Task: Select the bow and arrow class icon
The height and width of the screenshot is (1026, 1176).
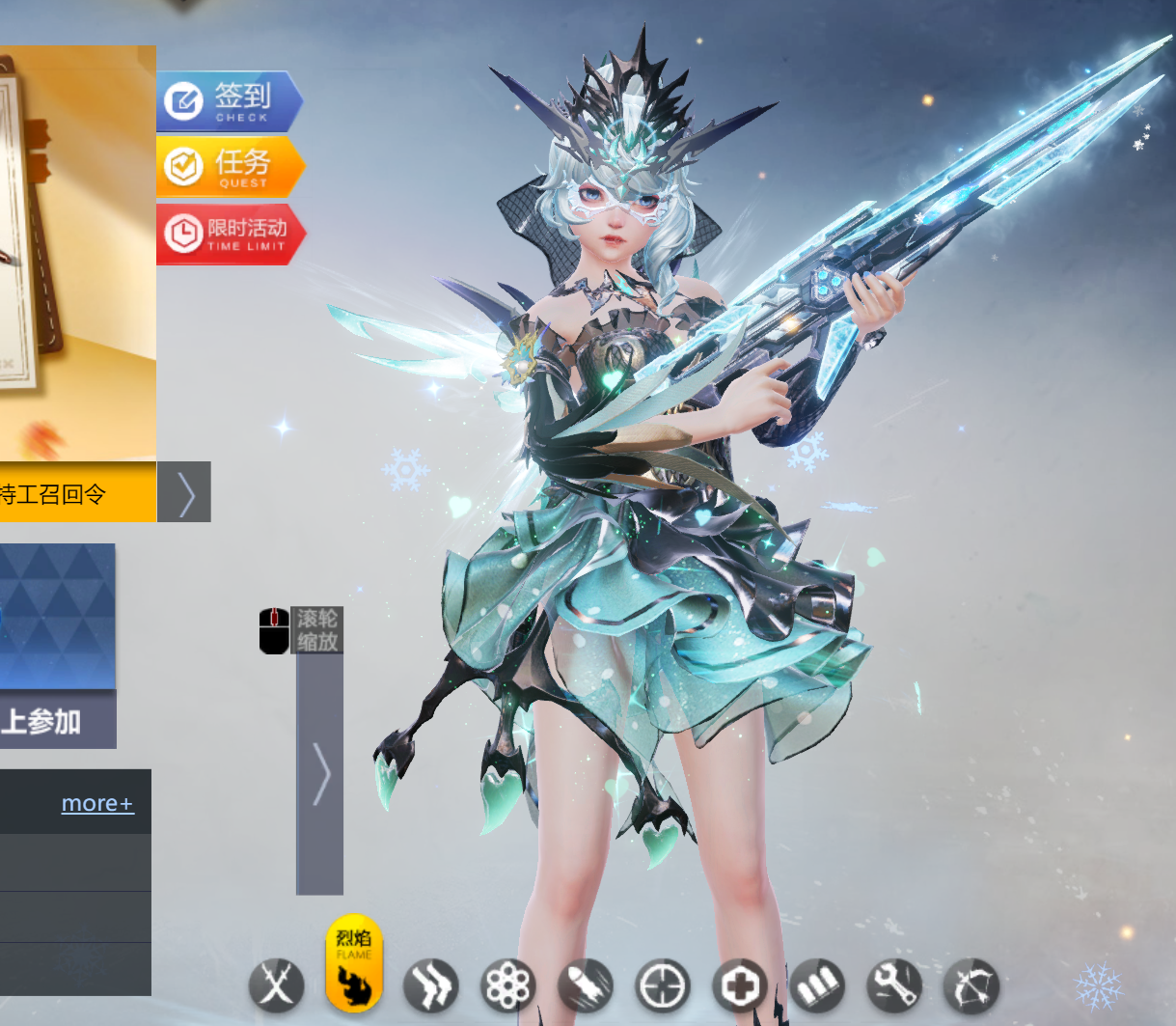Action: [971, 985]
